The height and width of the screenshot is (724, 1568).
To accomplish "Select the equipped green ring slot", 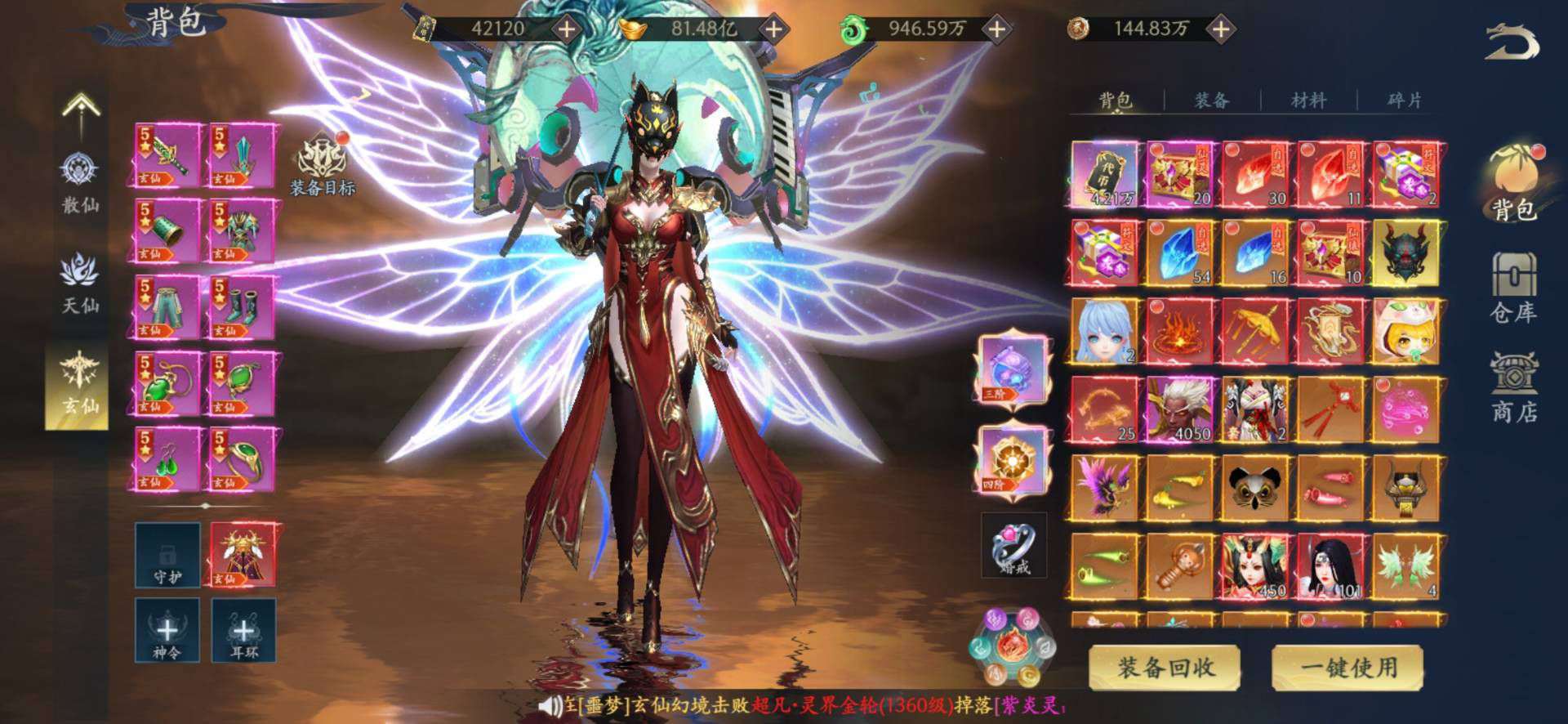I will (x=243, y=459).
